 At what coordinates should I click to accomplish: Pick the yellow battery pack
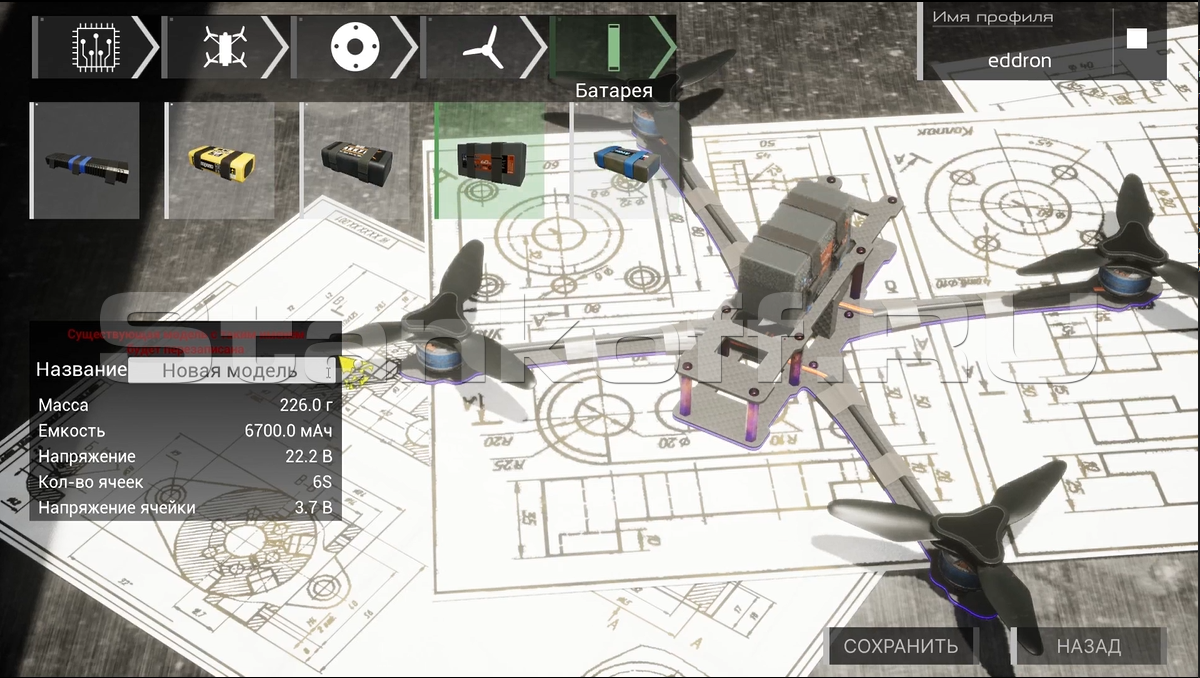point(221,160)
